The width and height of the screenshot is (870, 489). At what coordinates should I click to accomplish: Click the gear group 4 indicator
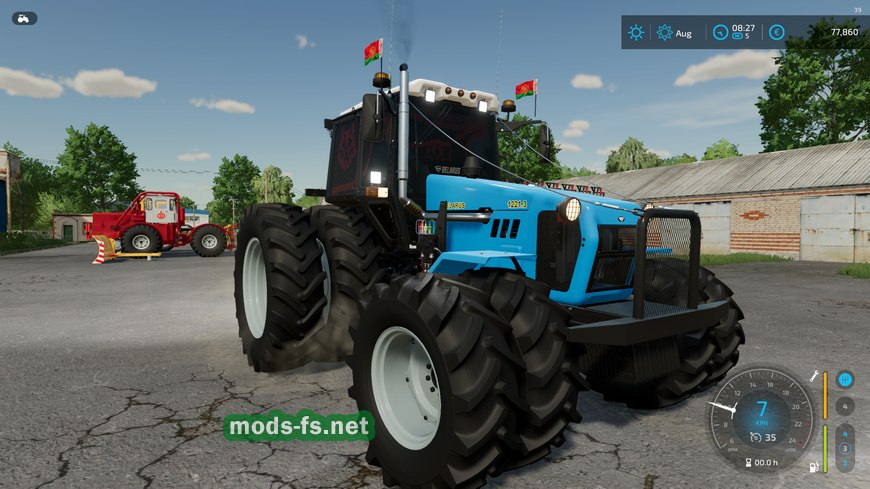pyautogui.click(x=845, y=406)
